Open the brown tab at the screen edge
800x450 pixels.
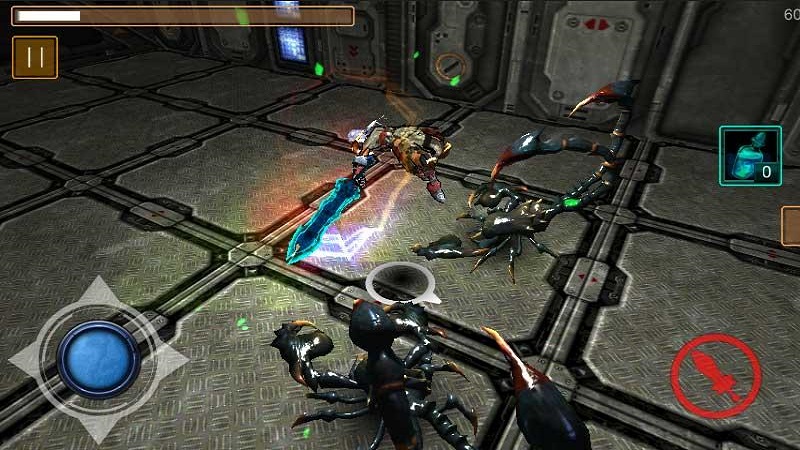(x=790, y=226)
